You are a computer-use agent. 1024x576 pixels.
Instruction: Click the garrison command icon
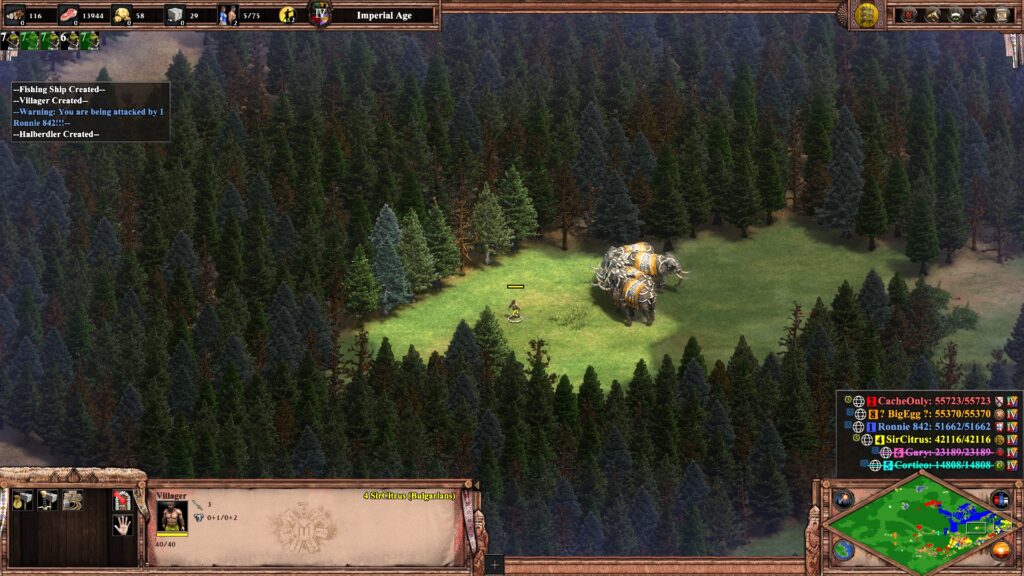coord(121,499)
